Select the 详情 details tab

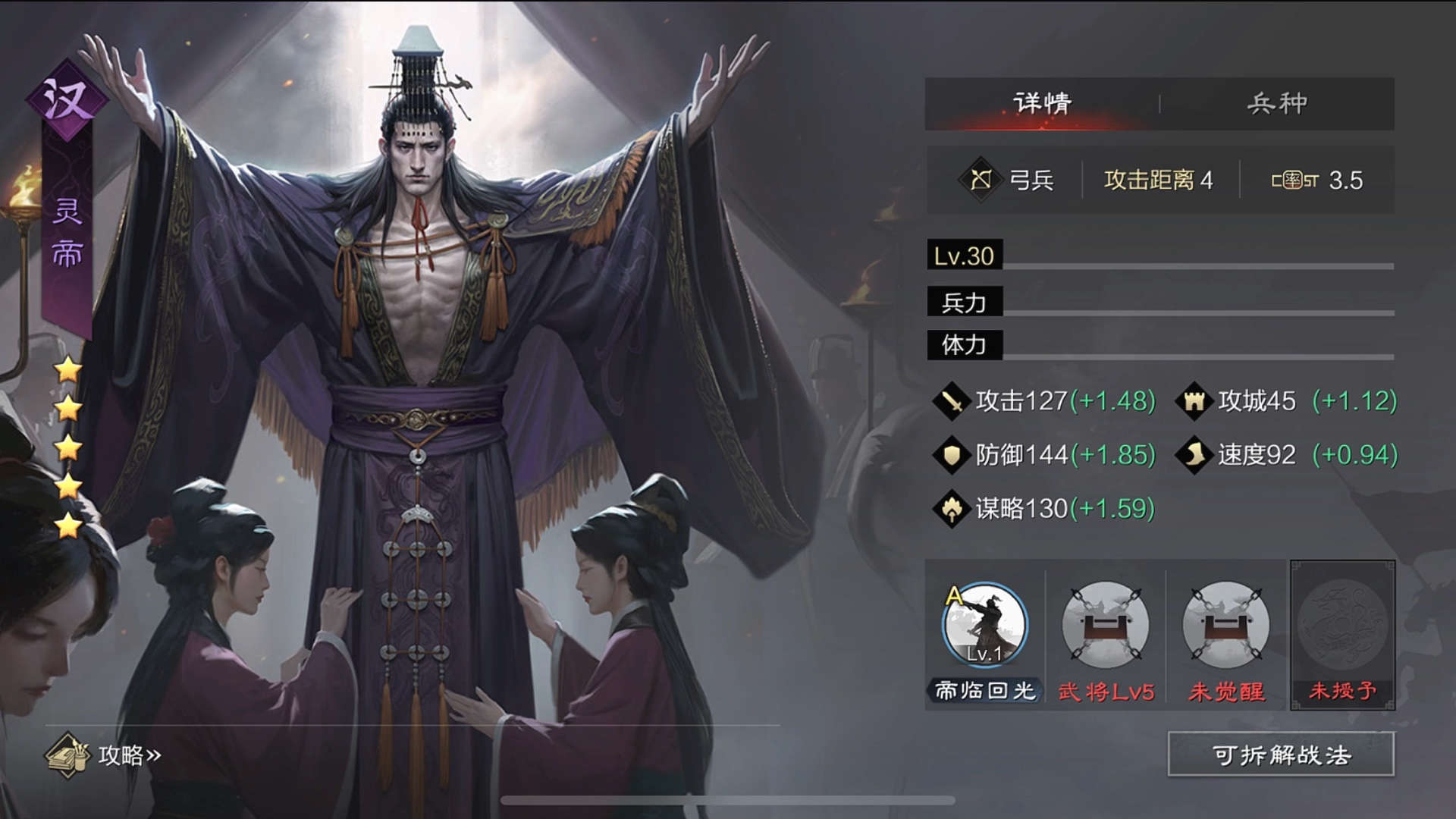[x=1042, y=103]
